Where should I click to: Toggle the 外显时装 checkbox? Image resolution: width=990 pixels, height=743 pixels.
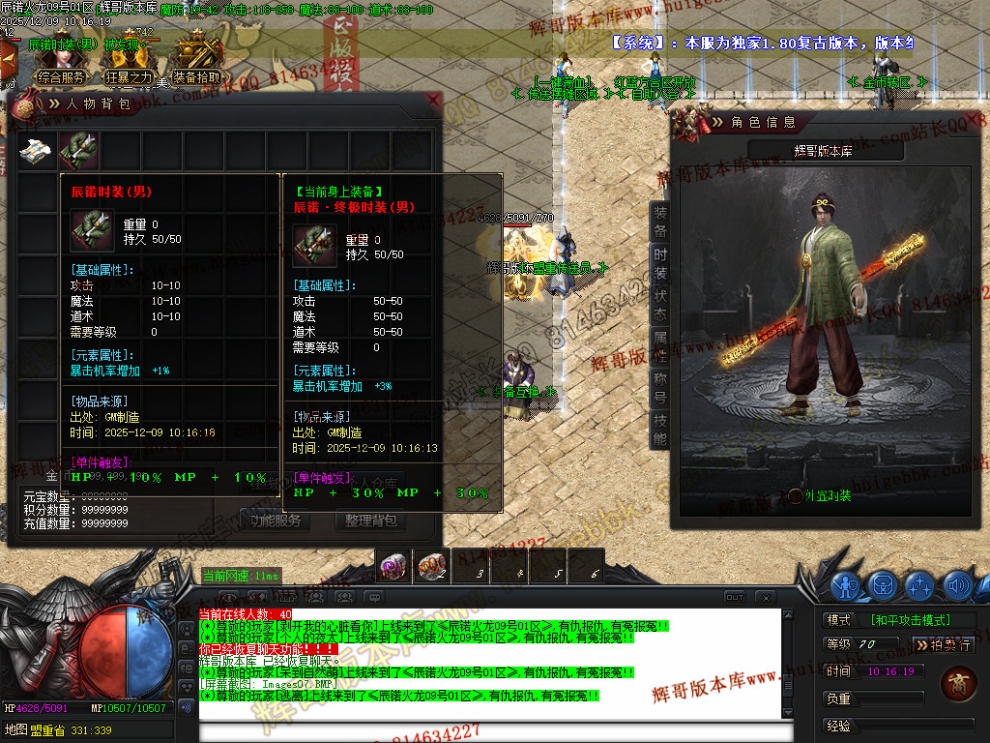[x=795, y=495]
